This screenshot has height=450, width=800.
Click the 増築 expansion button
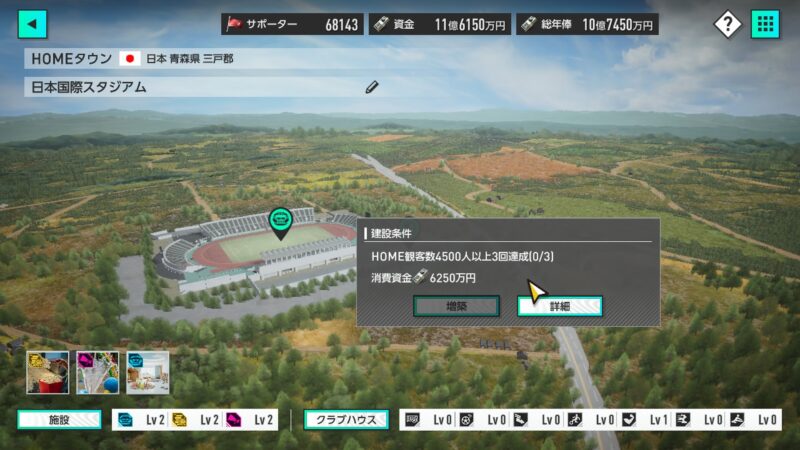coord(457,306)
